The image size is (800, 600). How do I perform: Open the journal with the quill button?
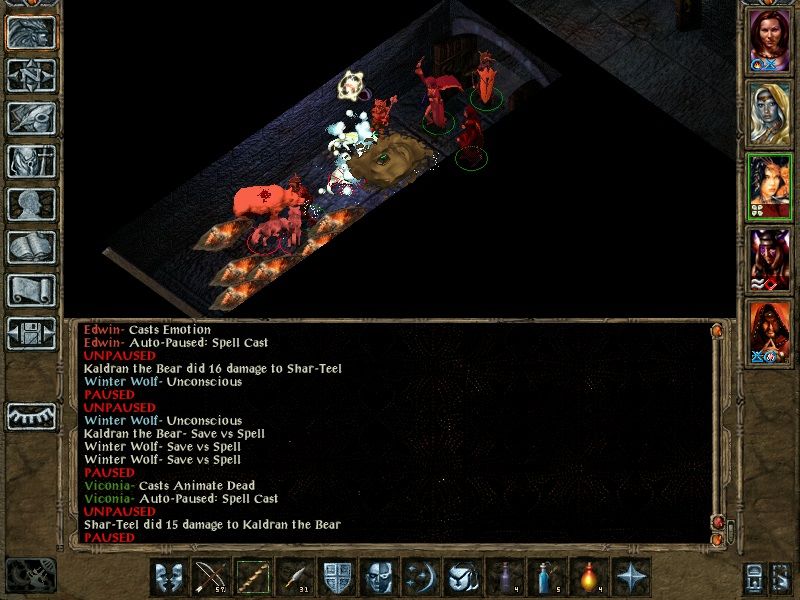click(30, 119)
